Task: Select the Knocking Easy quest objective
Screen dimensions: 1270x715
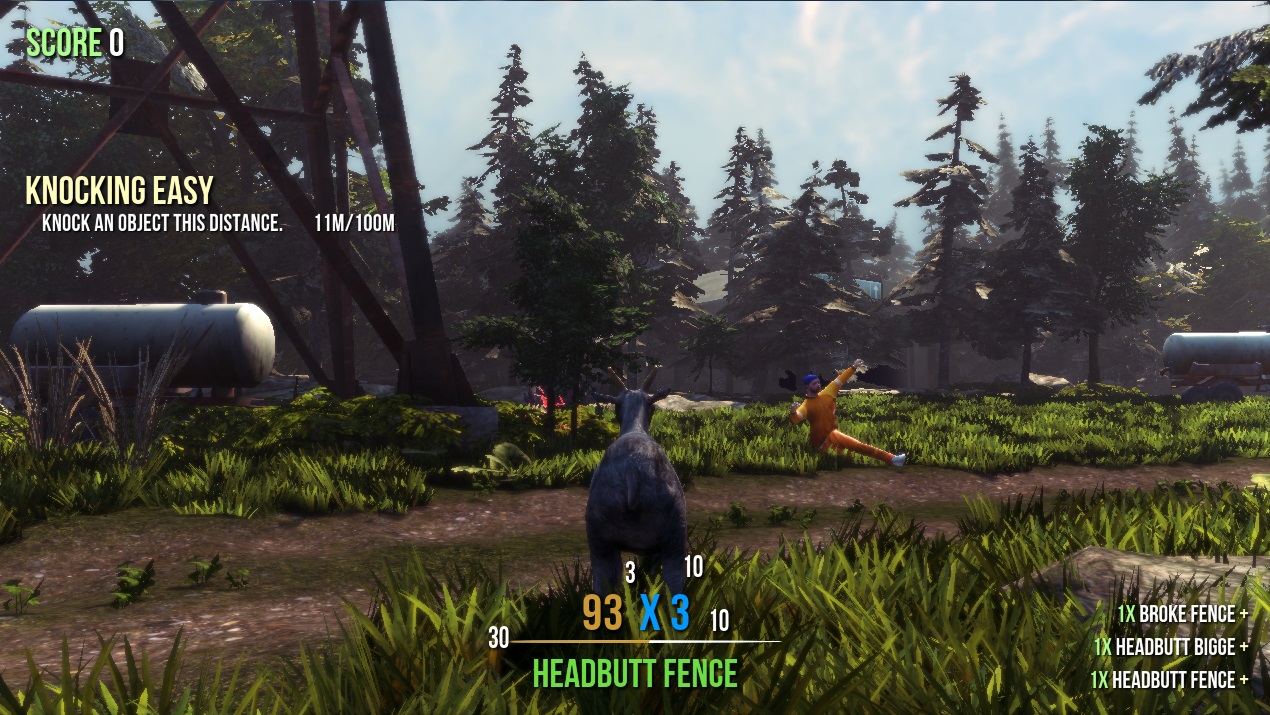Action: (119, 192)
